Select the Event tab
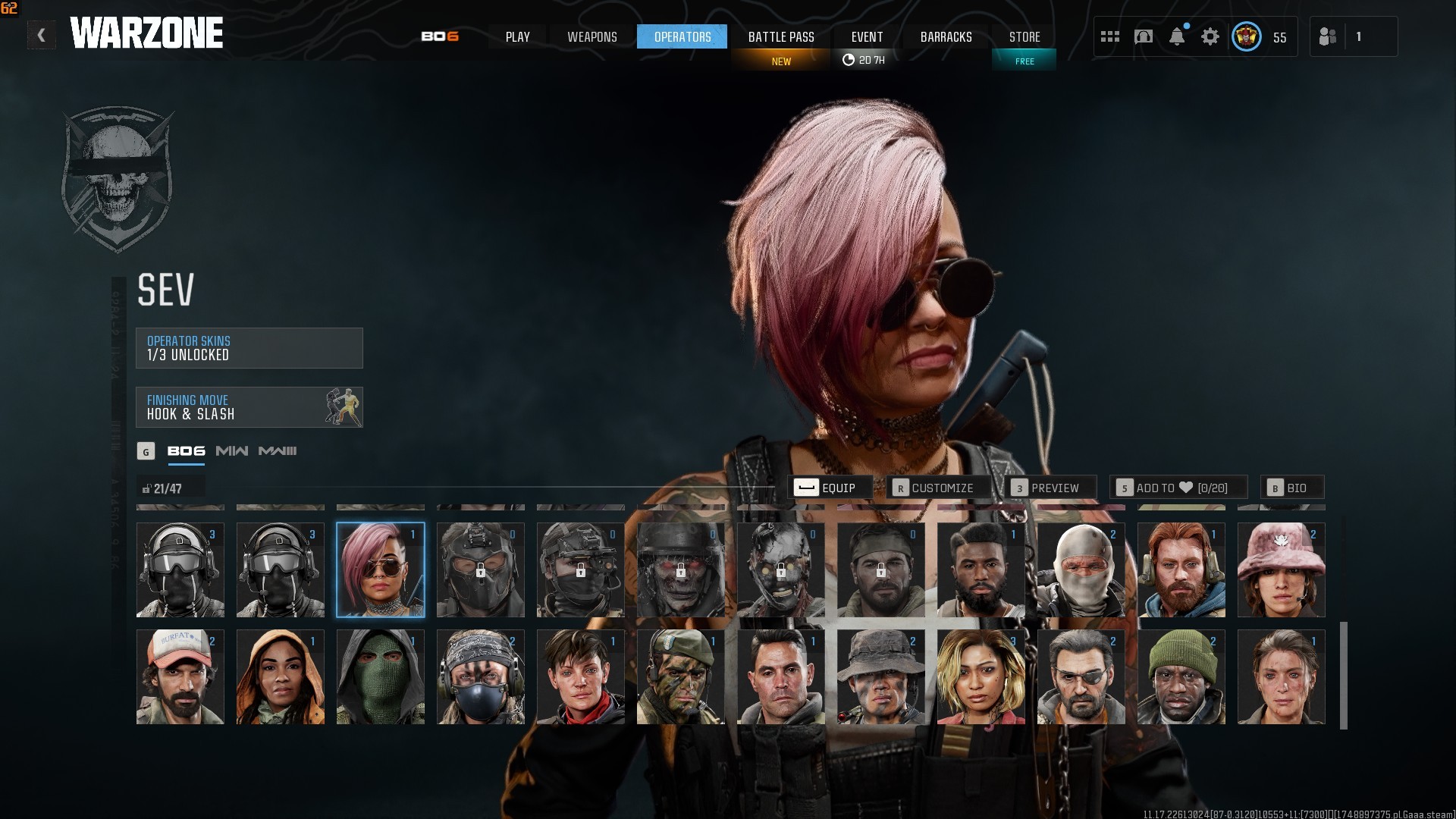 867,36
